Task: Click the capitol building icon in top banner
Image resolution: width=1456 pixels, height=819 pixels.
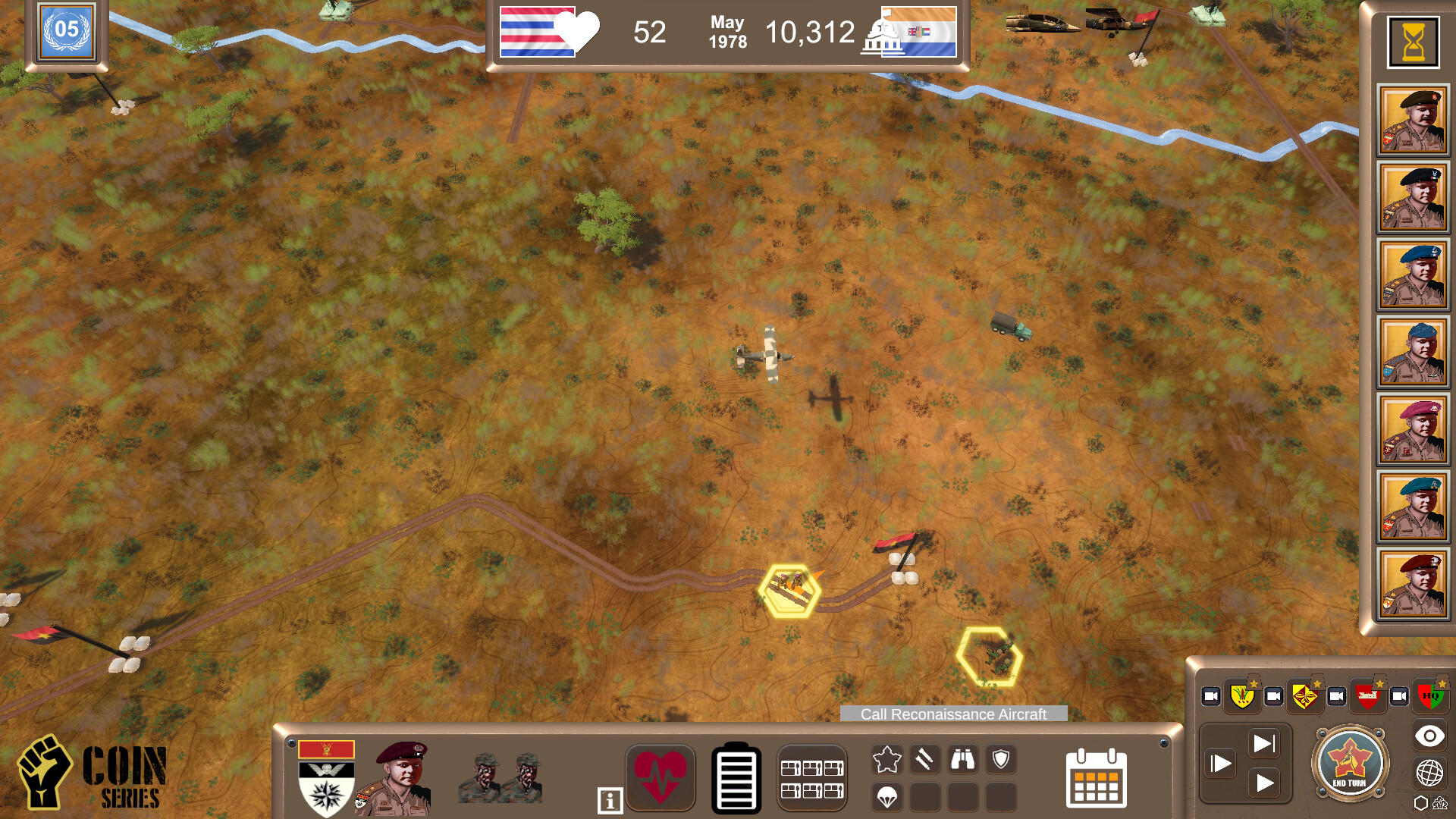Action: (882, 33)
